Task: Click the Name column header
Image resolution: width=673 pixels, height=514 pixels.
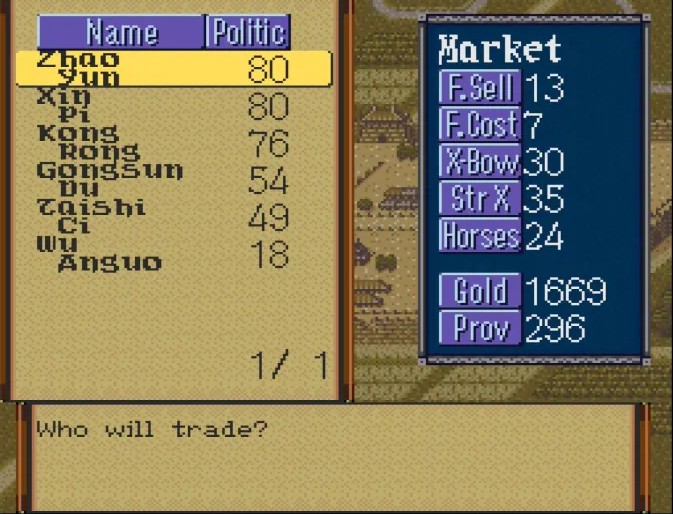Action: tap(121, 32)
